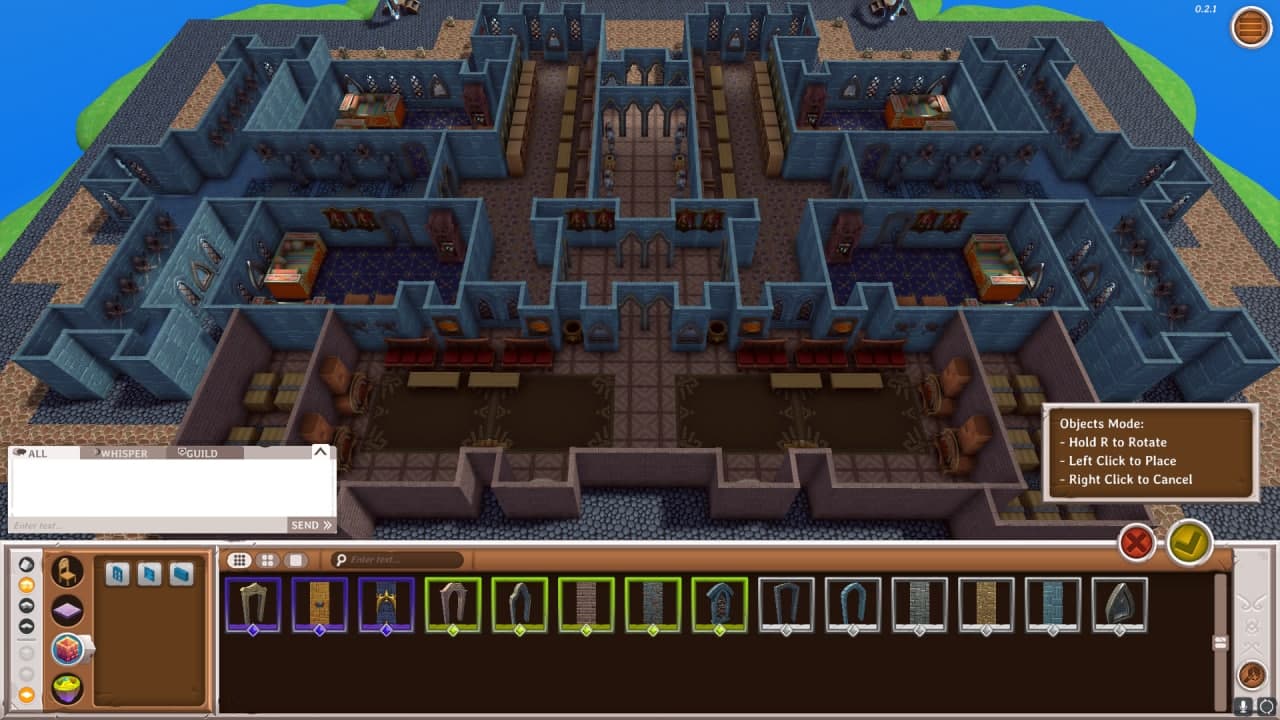Open the purple floor tiles category
This screenshot has height=720, width=1280.
pos(67,609)
